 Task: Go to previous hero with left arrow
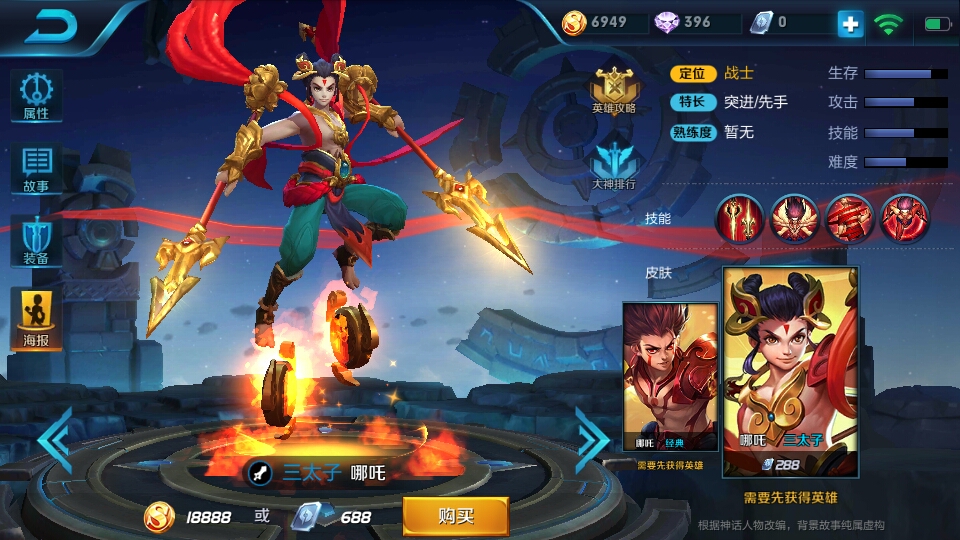tap(55, 440)
